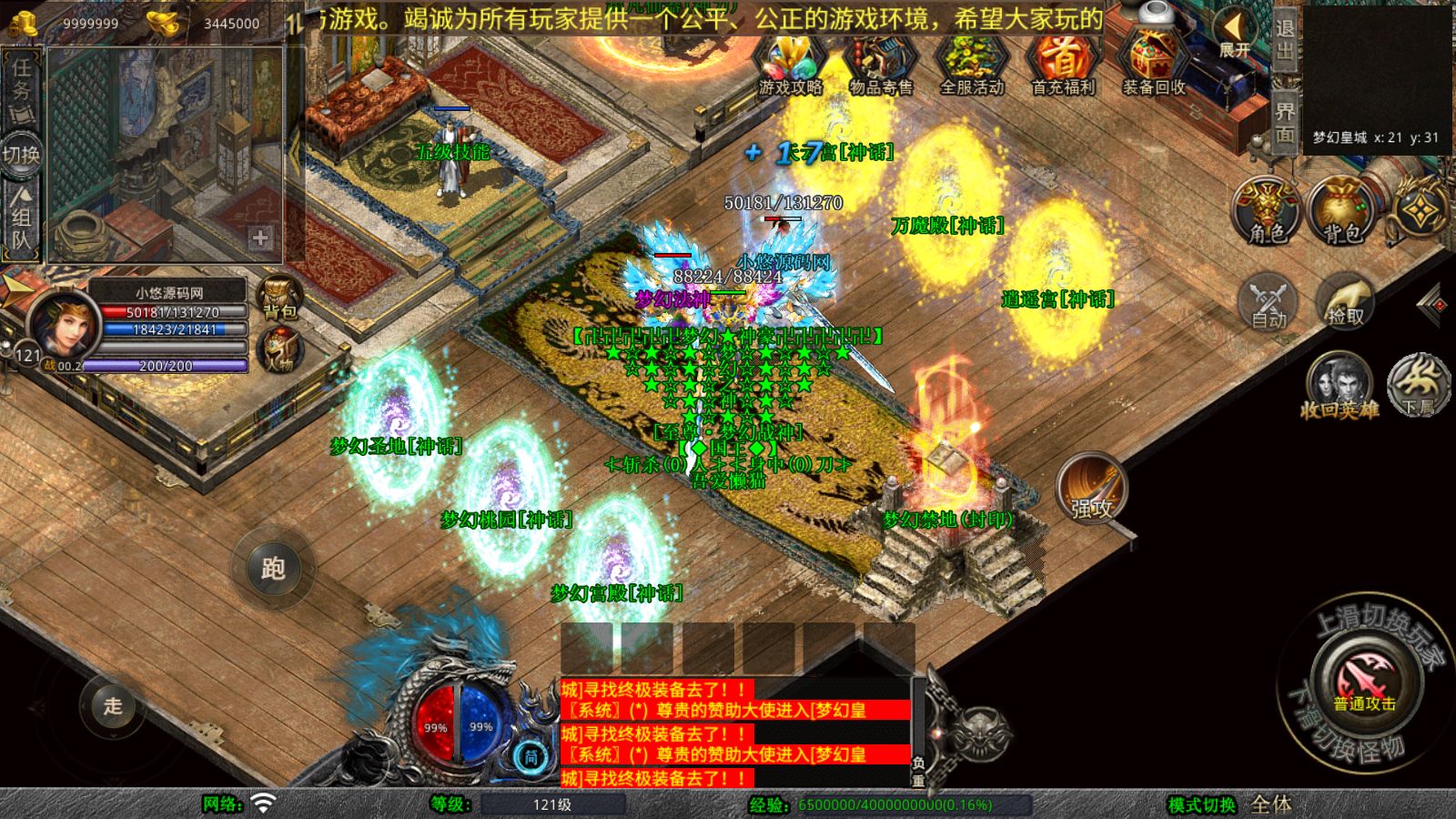Switch to the 组队 team tab
The height and width of the screenshot is (819, 1456).
tap(22, 218)
